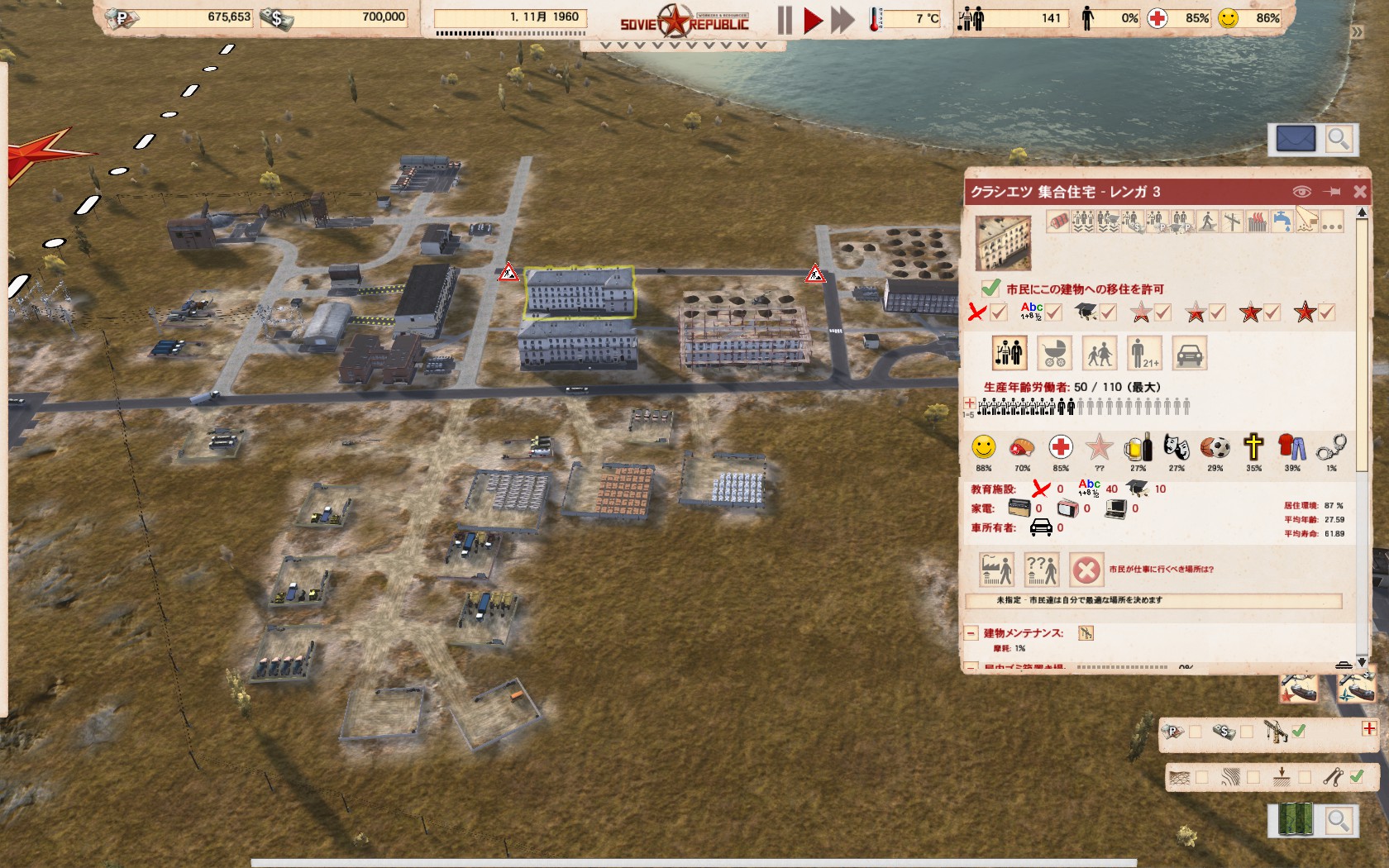This screenshot has height=868, width=1389.
Task: Toggle the eye visibility icon in panel header
Action: pyautogui.click(x=1301, y=192)
